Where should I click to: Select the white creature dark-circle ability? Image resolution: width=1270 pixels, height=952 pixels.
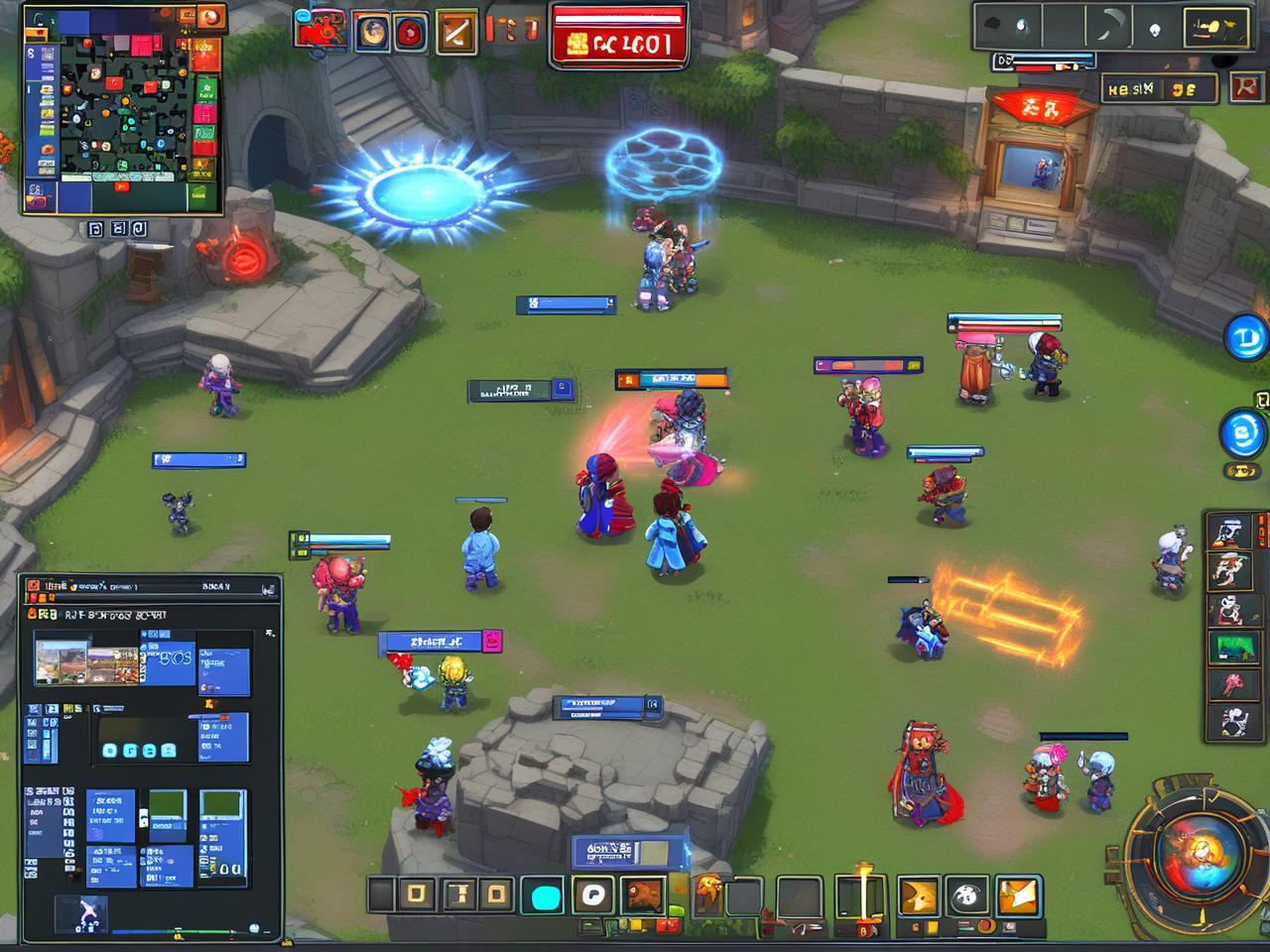pos(965,895)
